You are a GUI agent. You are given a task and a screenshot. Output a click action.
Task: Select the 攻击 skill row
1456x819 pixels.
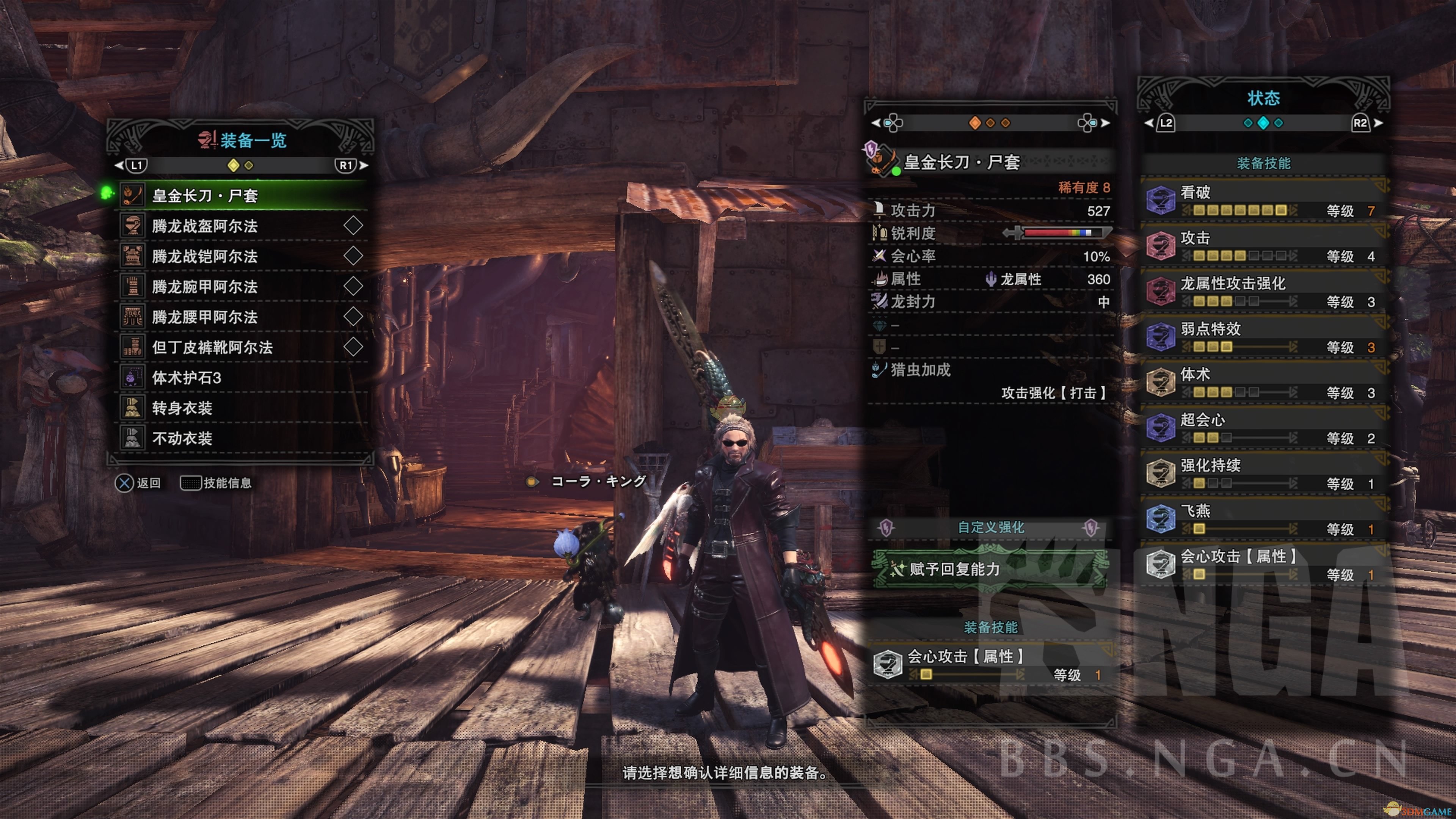[x=1264, y=246]
